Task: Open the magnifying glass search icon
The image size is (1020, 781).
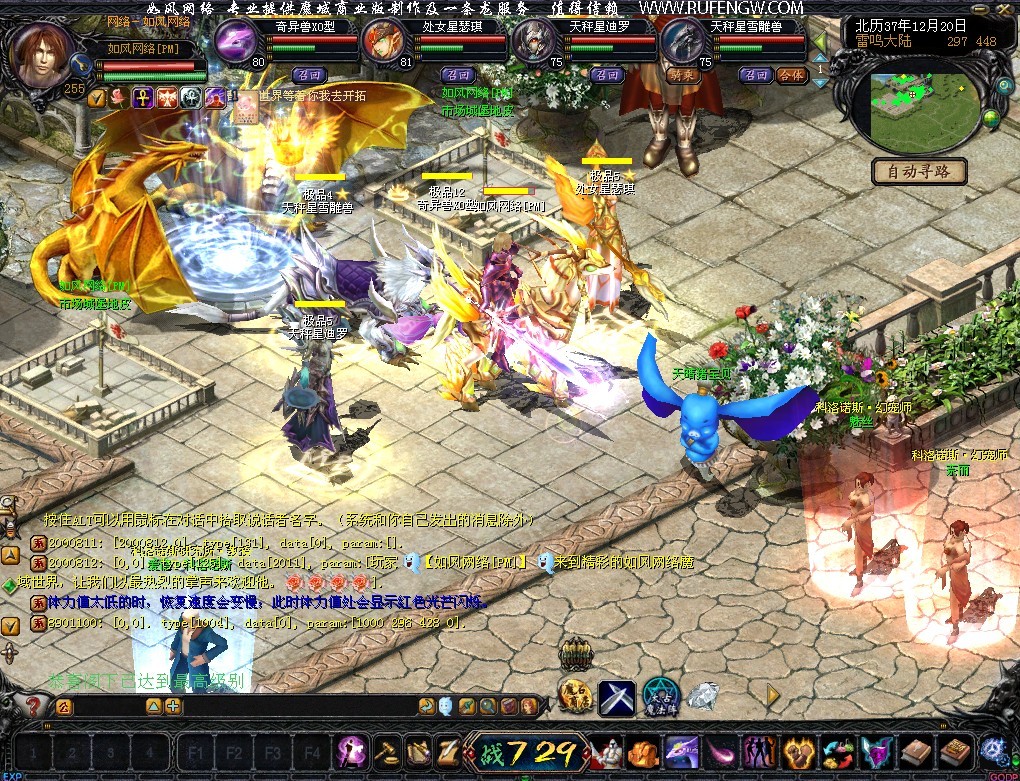Action: tap(488, 706)
